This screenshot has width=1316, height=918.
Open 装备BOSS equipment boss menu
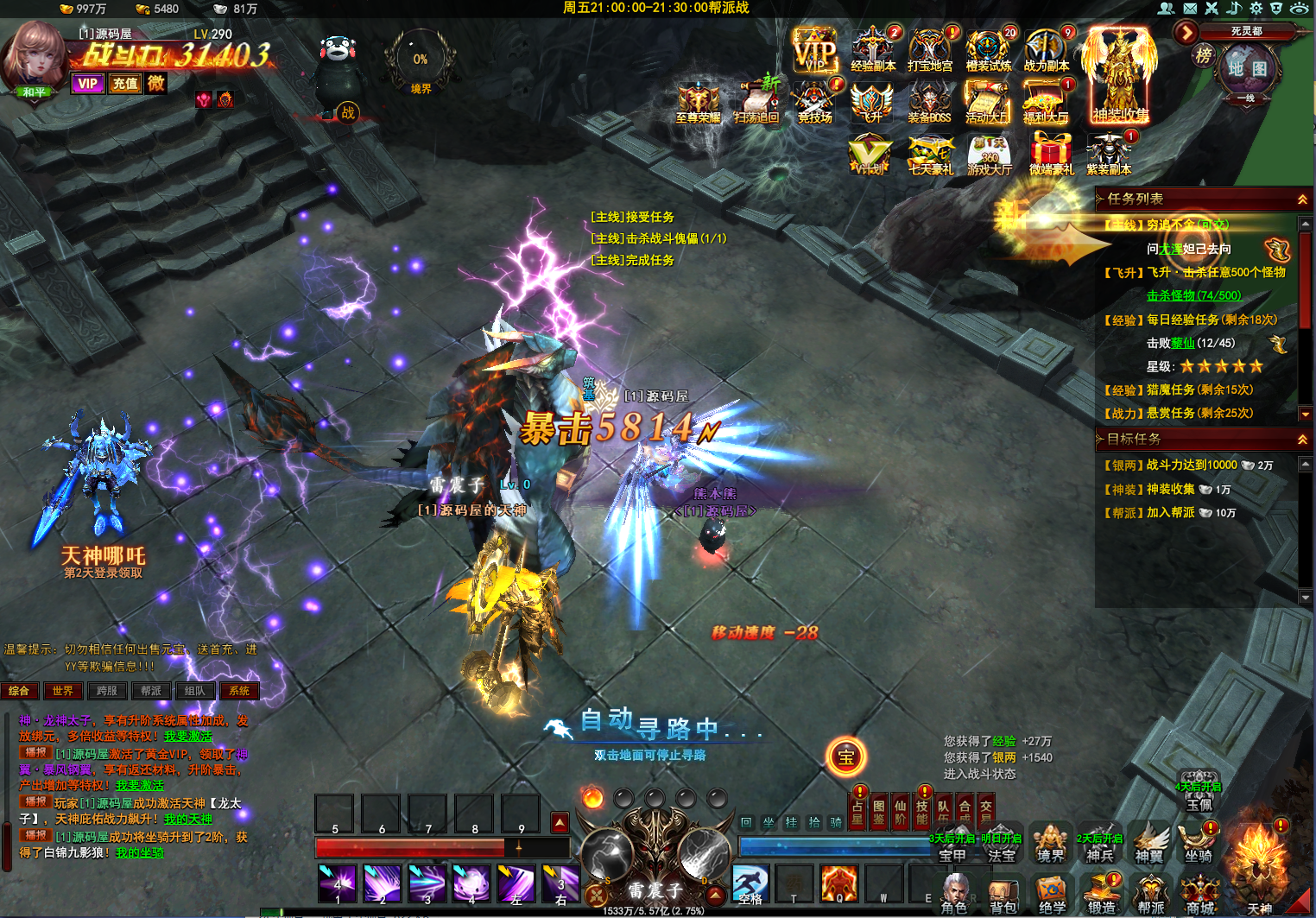929,104
